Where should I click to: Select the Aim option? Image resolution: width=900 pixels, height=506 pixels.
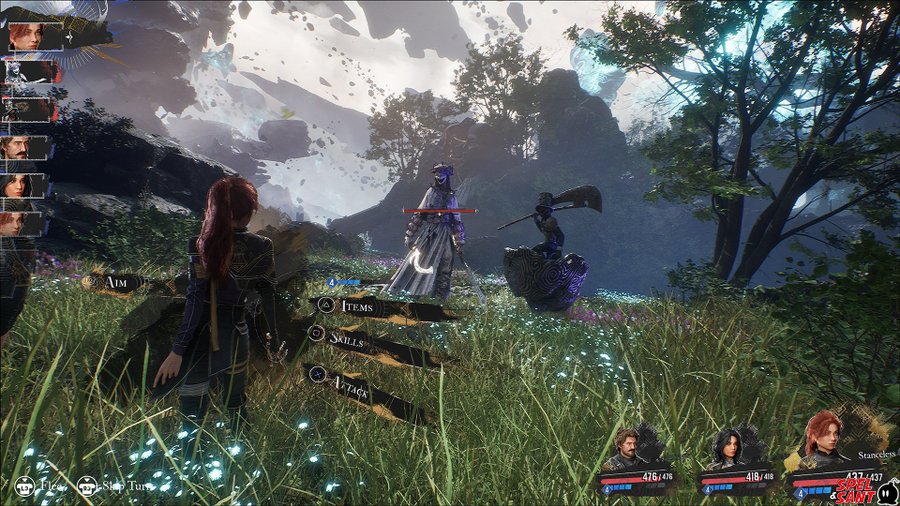[120, 283]
